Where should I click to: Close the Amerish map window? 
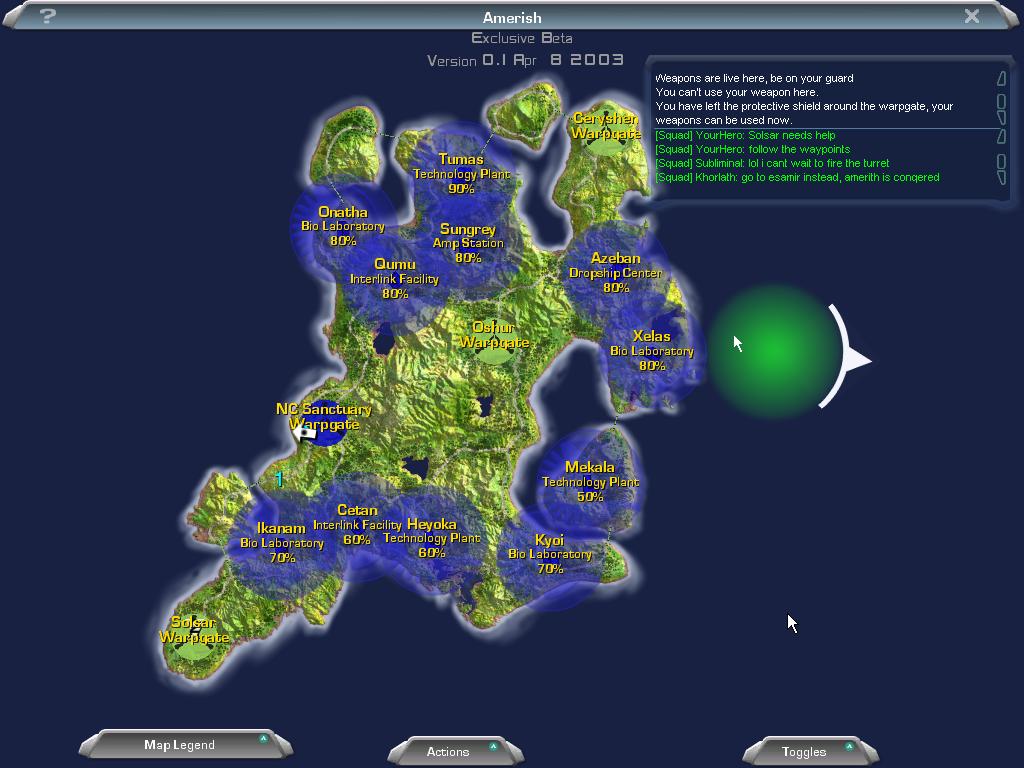971,16
